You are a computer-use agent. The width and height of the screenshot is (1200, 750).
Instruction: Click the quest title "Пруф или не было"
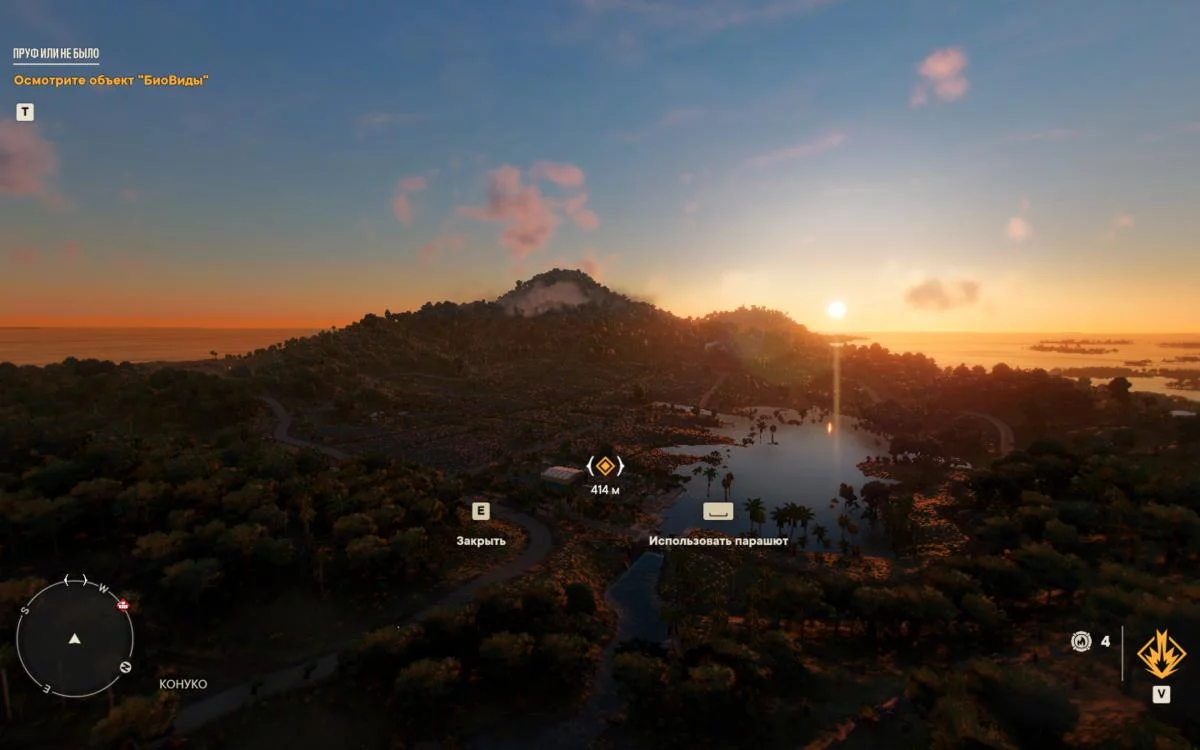click(56, 54)
